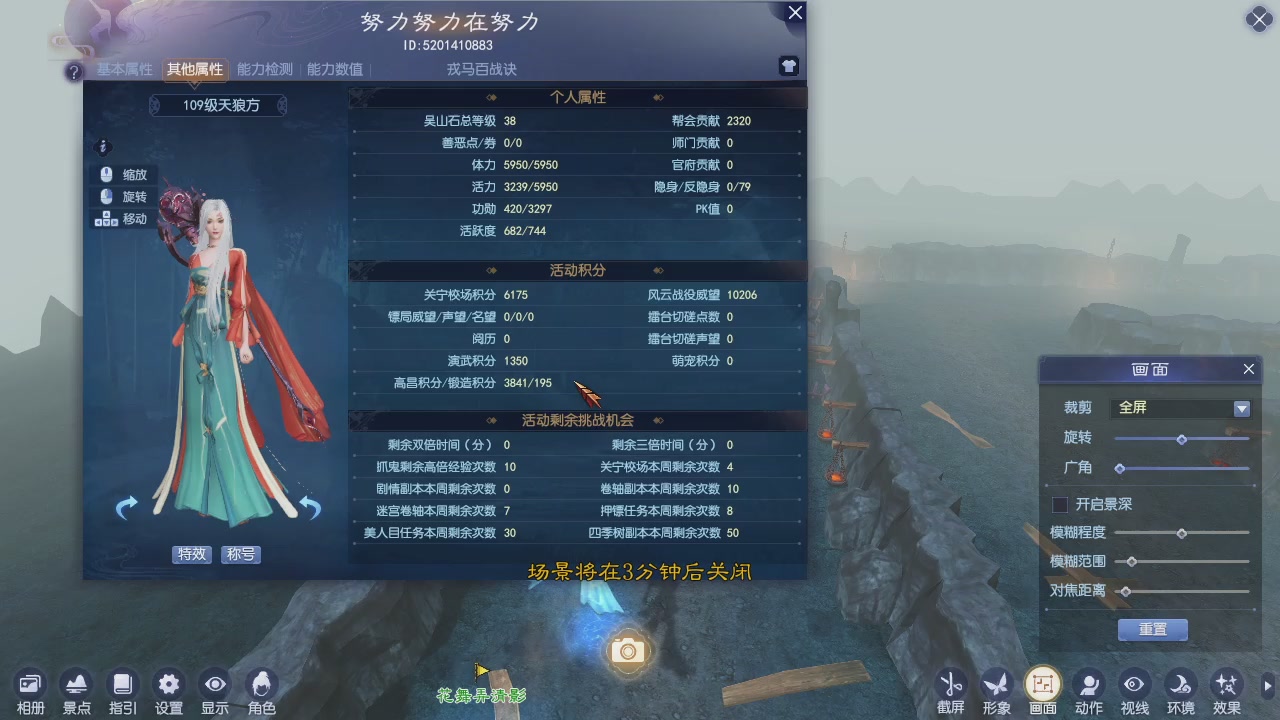
Task: Select the 截屏 screenshot icon
Action: coord(951,684)
